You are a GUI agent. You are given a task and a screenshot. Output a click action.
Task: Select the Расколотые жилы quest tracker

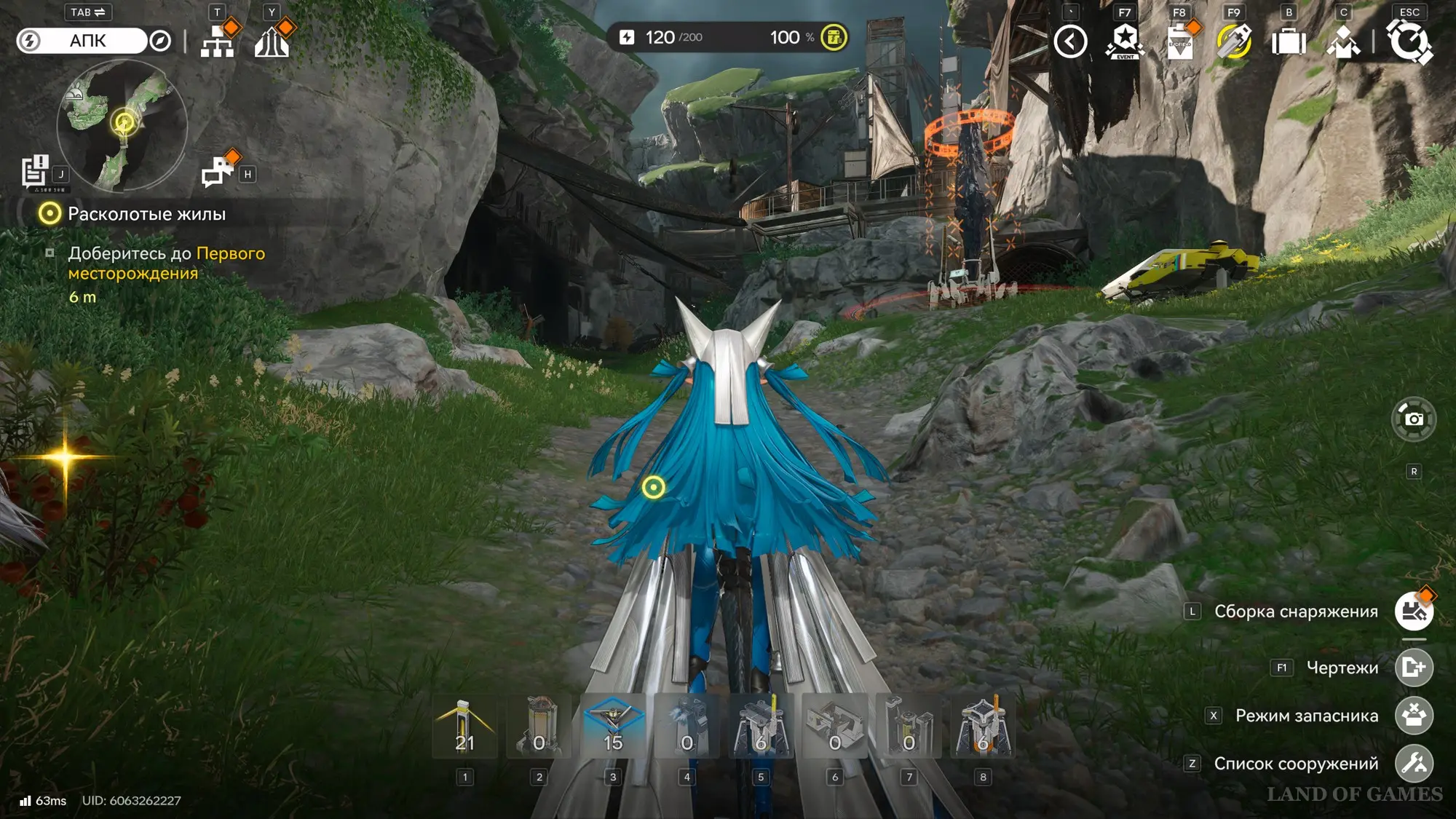(x=146, y=214)
